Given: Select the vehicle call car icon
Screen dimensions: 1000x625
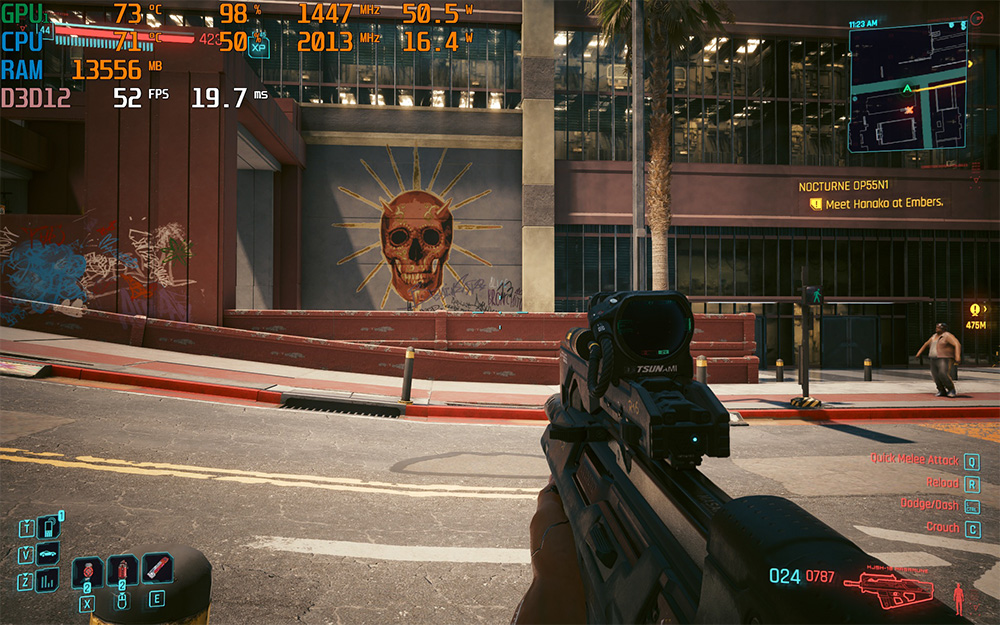Looking at the screenshot, I should pos(48,554).
